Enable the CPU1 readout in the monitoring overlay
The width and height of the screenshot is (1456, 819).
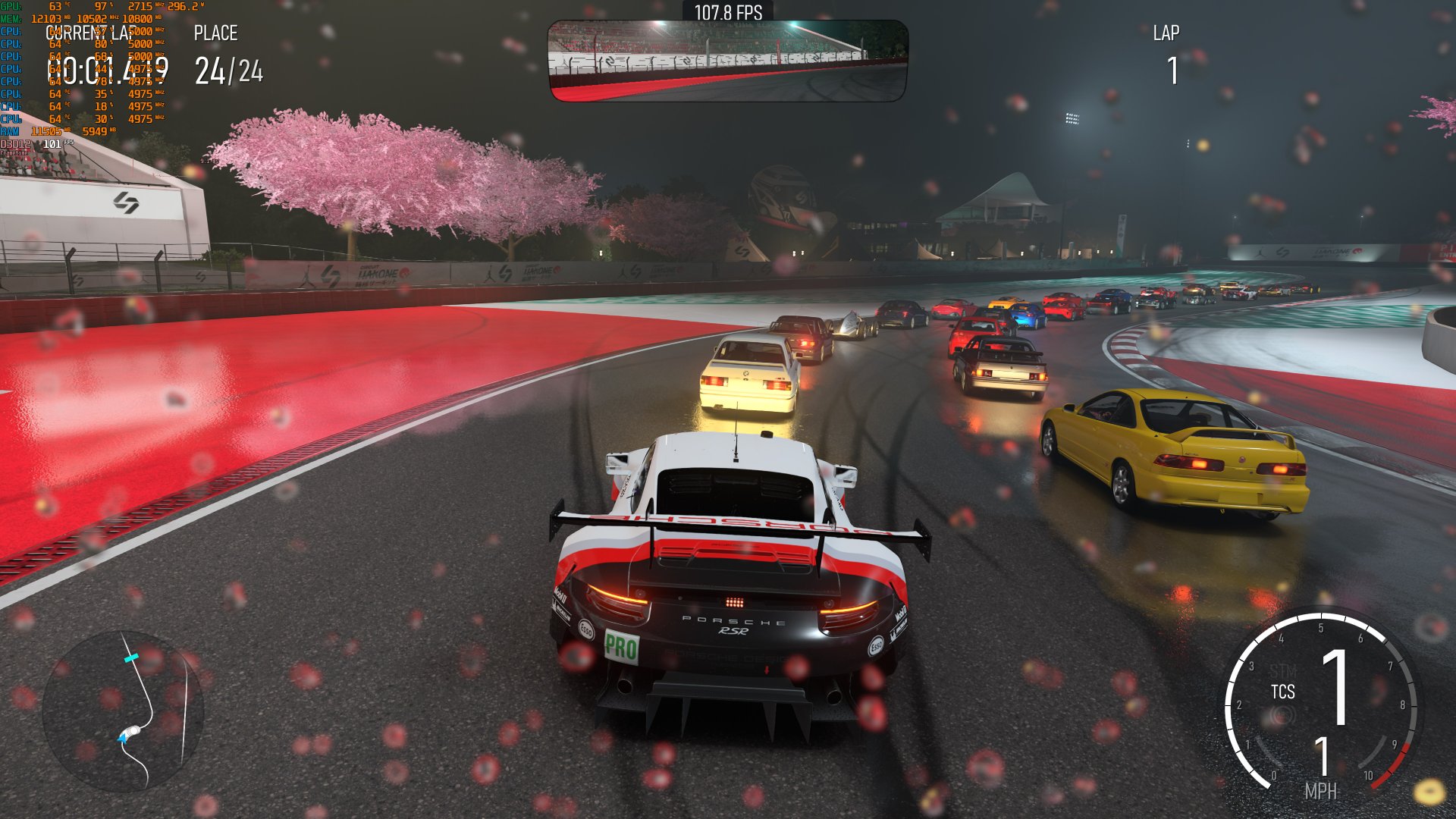click(76, 32)
